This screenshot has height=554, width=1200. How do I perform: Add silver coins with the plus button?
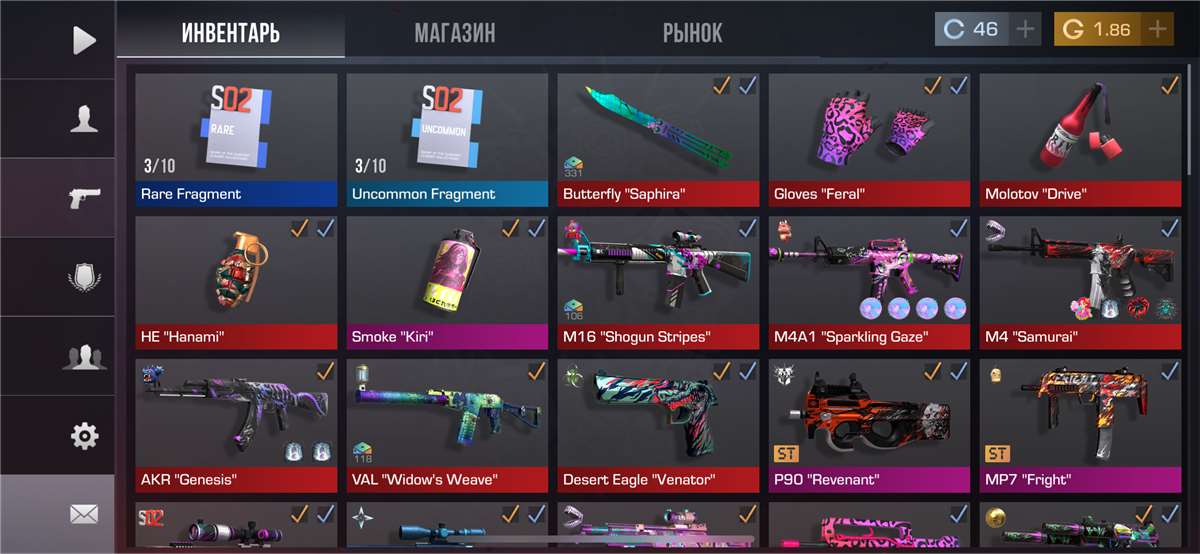click(x=1025, y=29)
